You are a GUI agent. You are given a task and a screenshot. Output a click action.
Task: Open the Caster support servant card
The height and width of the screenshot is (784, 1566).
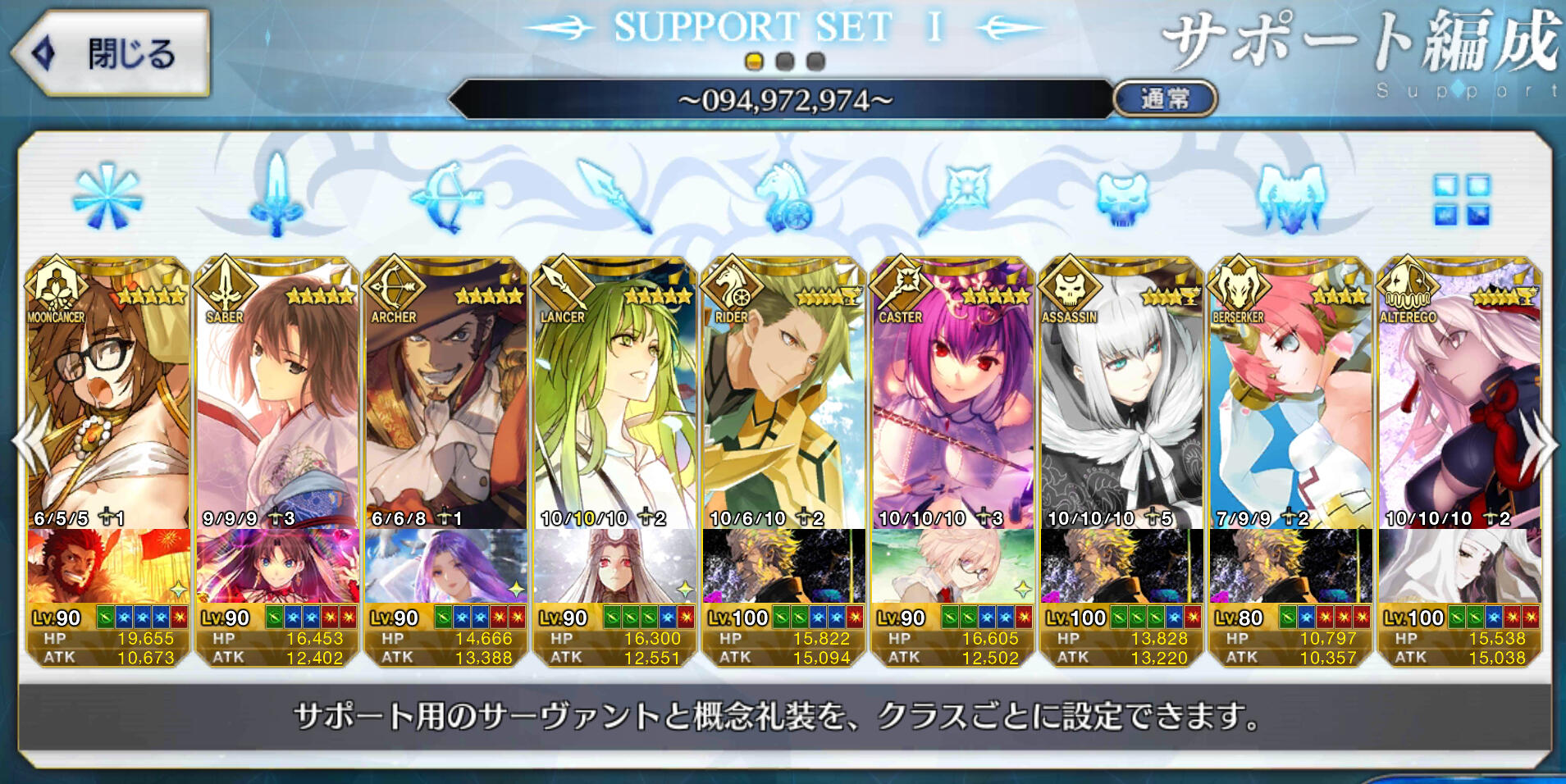[x=953, y=394]
